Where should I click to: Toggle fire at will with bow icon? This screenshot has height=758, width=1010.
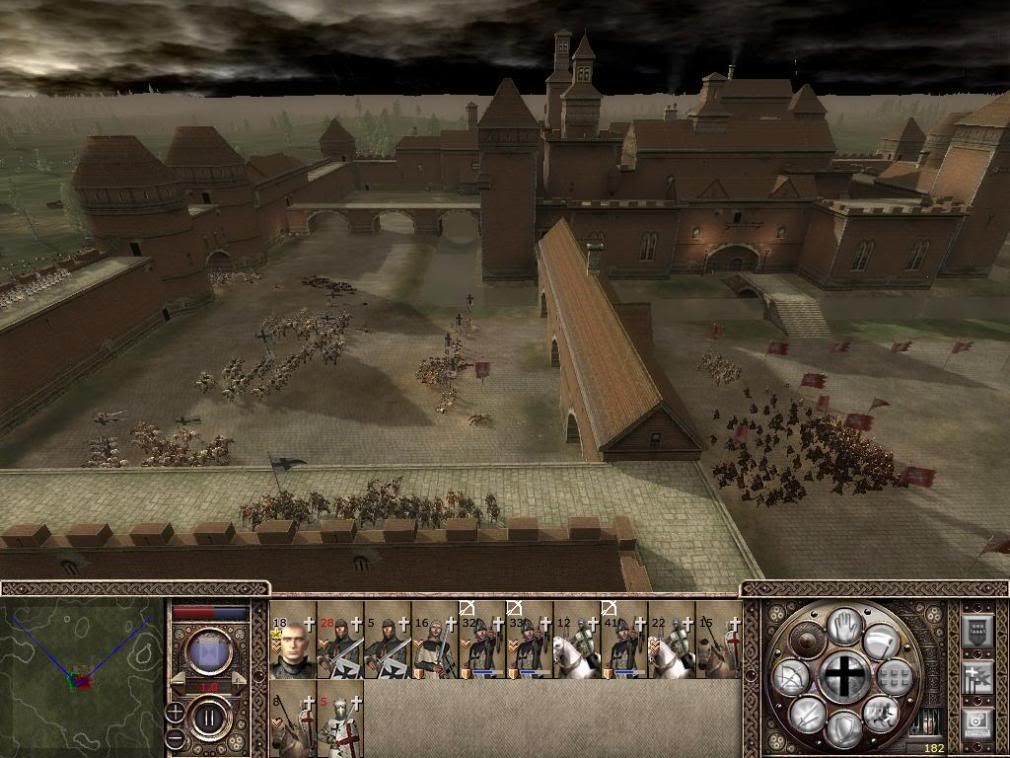pos(789,680)
